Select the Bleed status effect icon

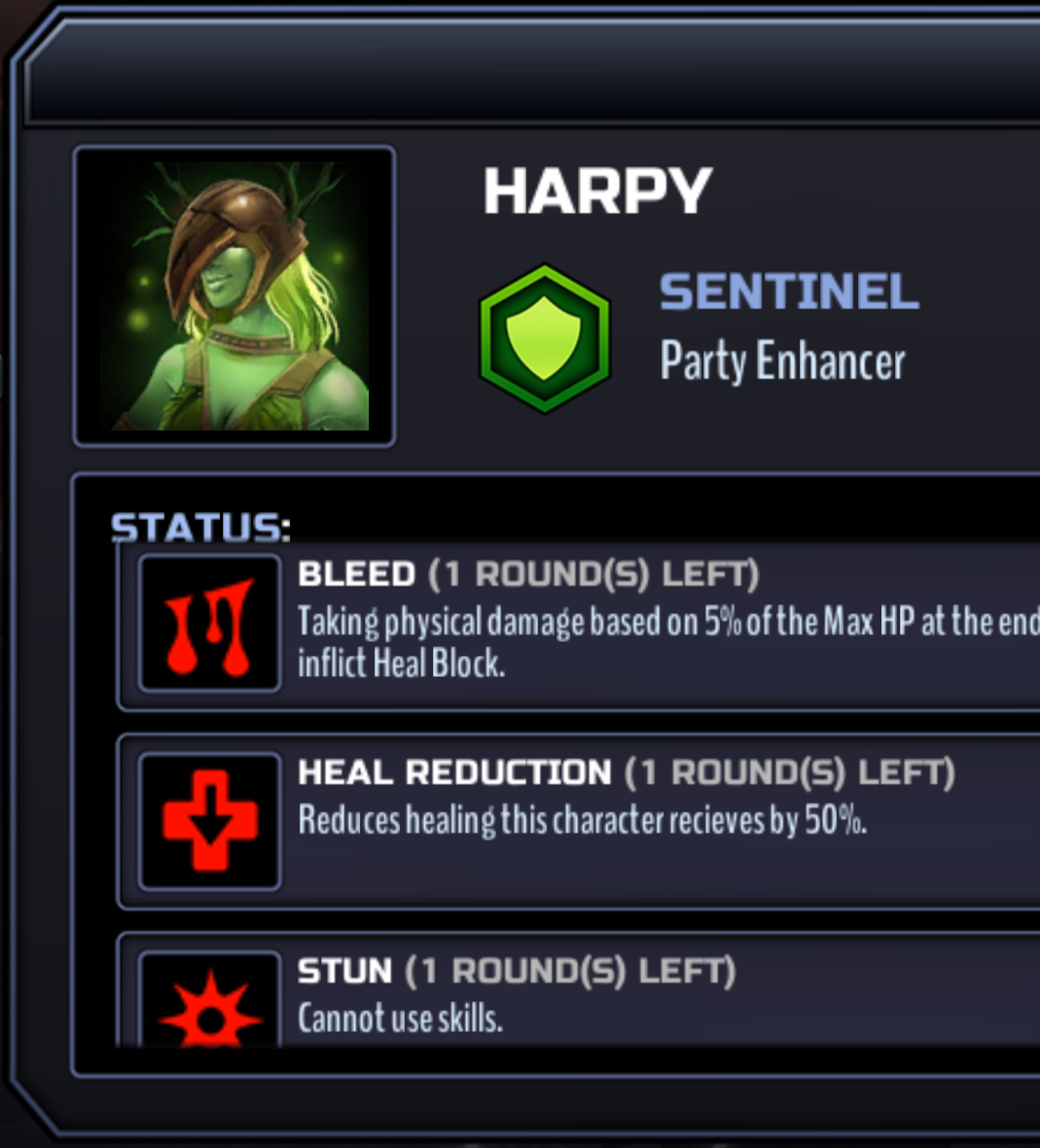[210, 625]
